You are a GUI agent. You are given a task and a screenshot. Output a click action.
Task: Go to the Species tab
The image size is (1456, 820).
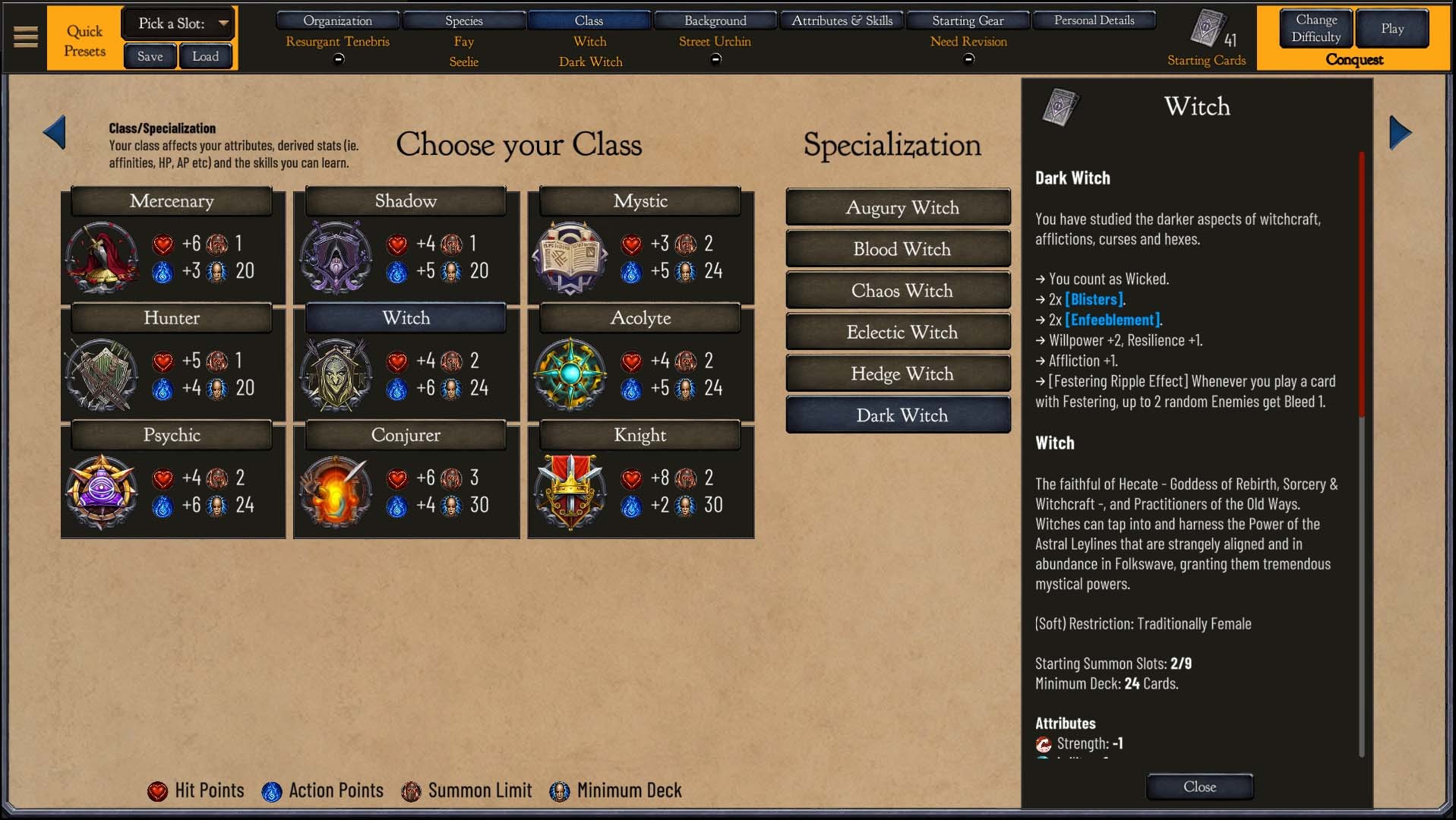point(463,20)
